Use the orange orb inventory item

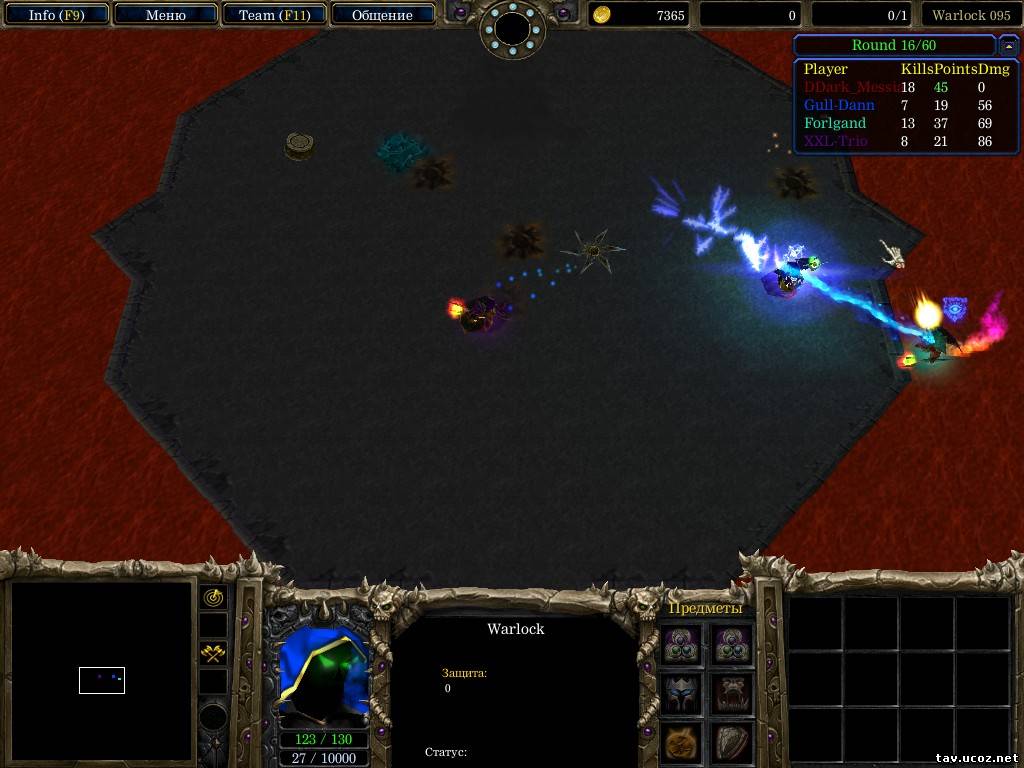(682, 743)
